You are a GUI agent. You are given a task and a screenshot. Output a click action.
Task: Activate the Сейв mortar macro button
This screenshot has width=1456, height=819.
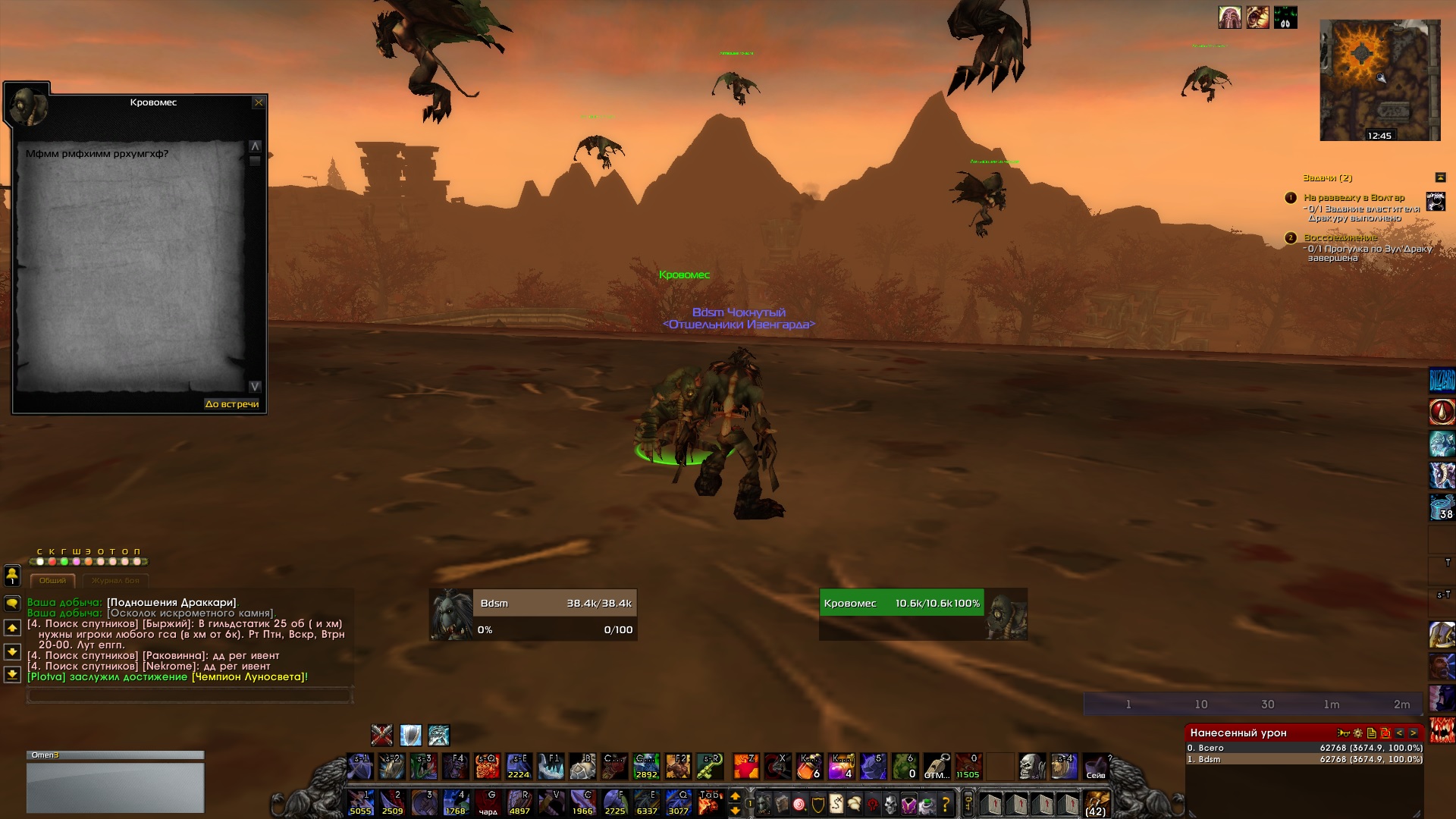click(x=1095, y=767)
